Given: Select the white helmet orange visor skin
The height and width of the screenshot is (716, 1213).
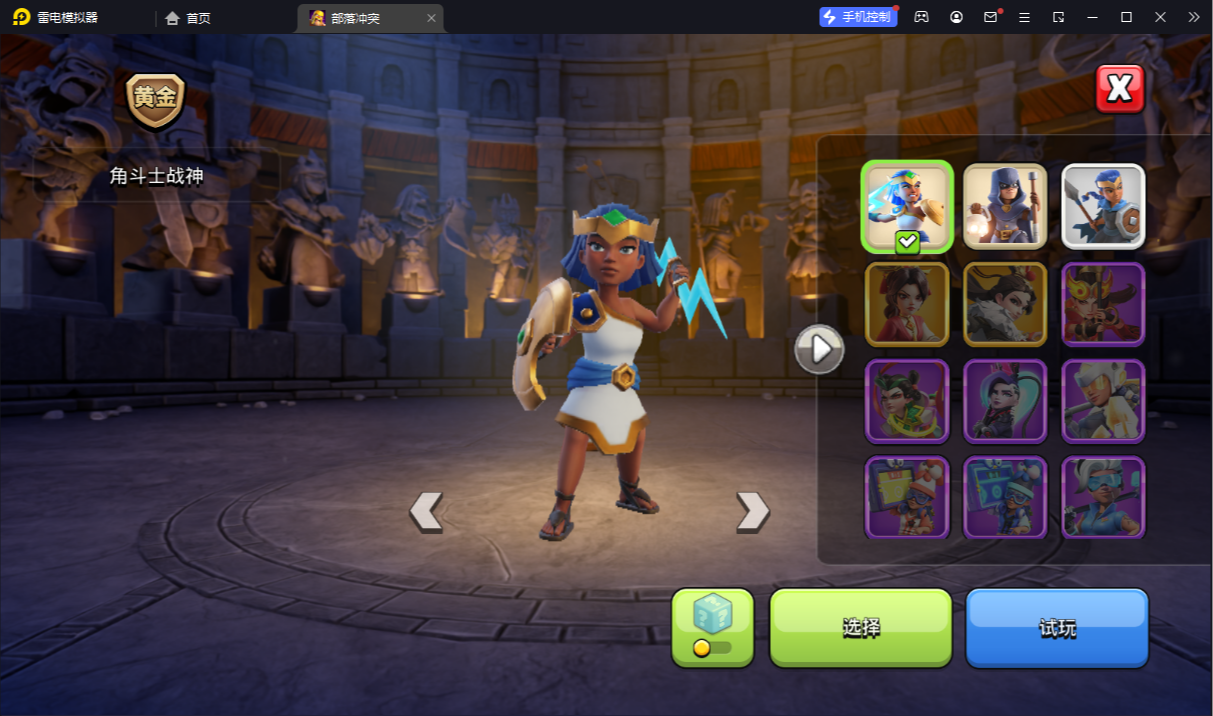Looking at the screenshot, I should [1103, 401].
